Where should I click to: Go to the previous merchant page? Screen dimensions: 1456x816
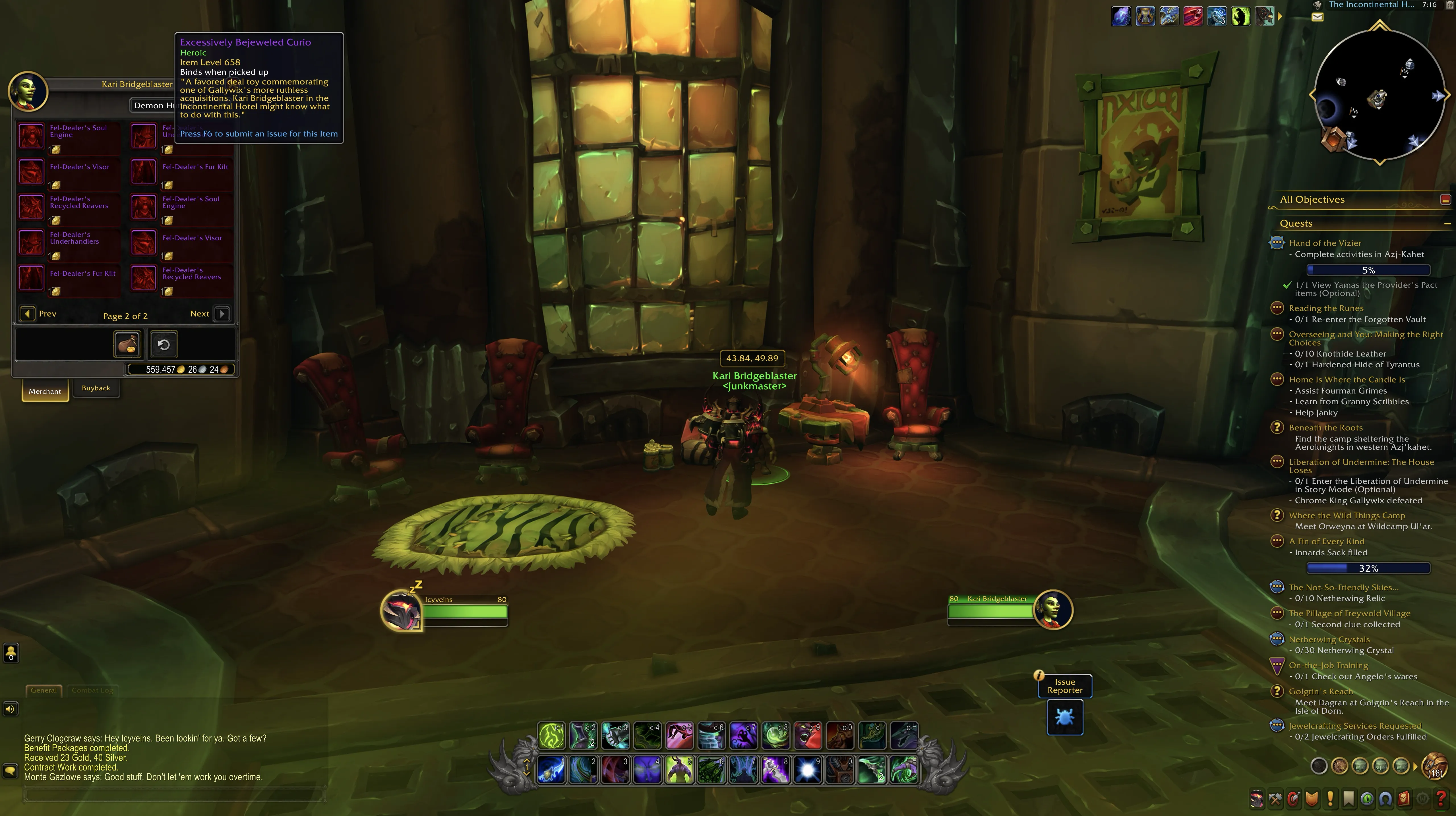(27, 314)
